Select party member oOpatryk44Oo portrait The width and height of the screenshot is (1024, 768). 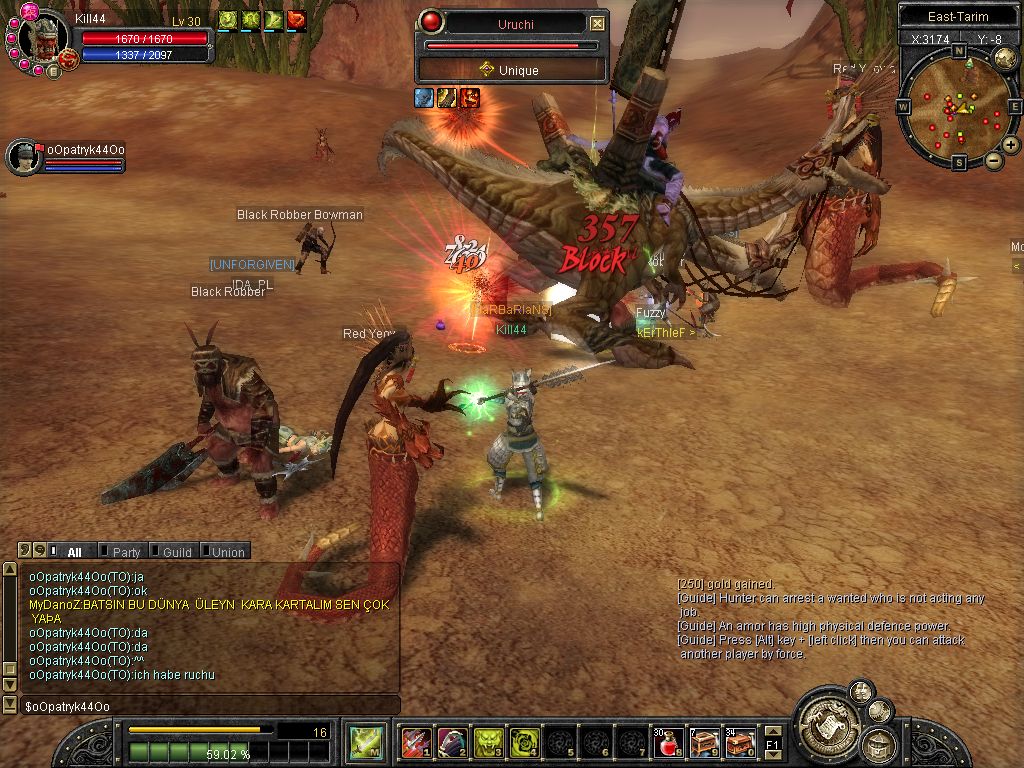pyautogui.click(x=24, y=157)
